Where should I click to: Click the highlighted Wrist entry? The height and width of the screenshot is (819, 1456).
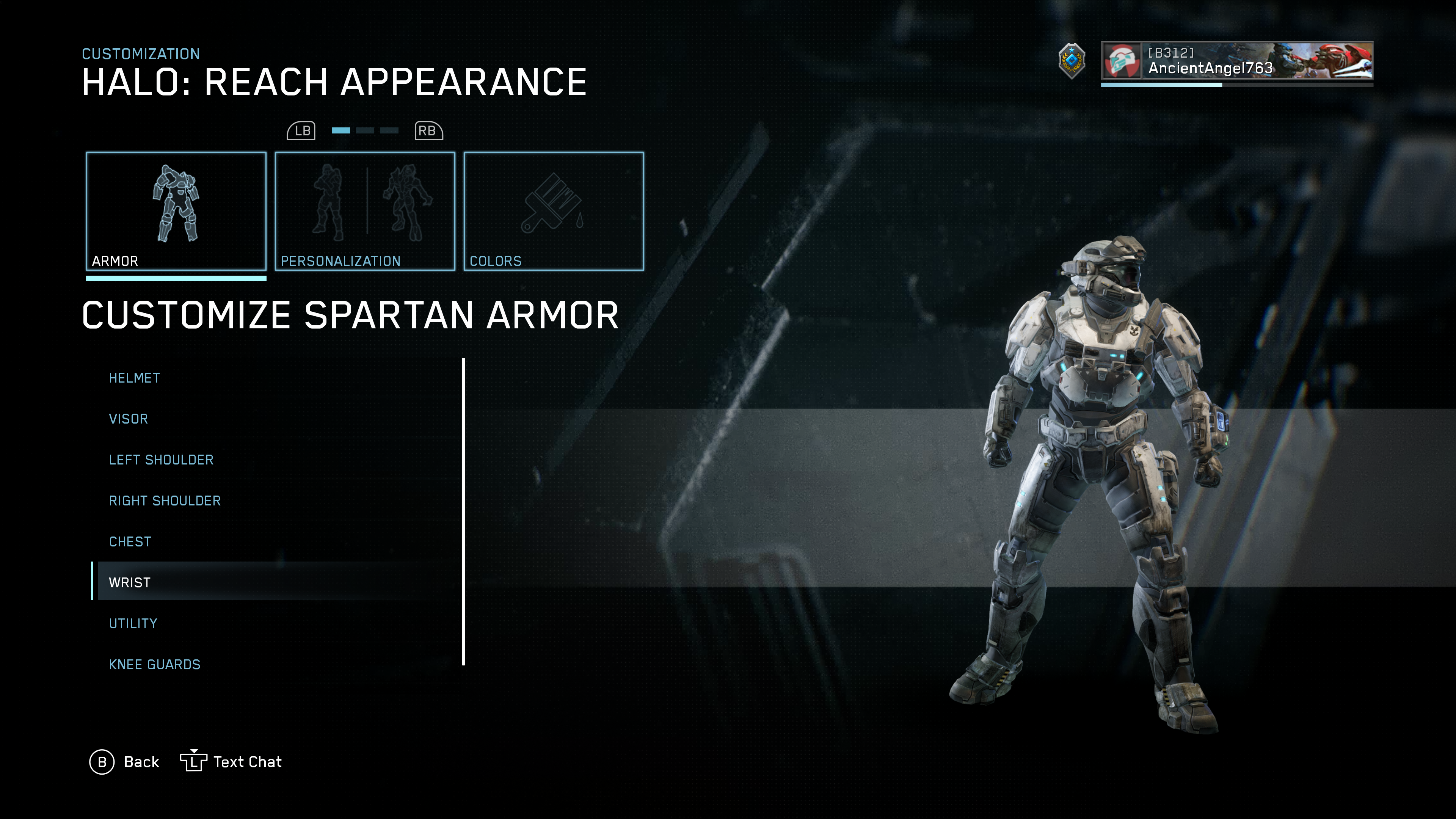coord(129,583)
